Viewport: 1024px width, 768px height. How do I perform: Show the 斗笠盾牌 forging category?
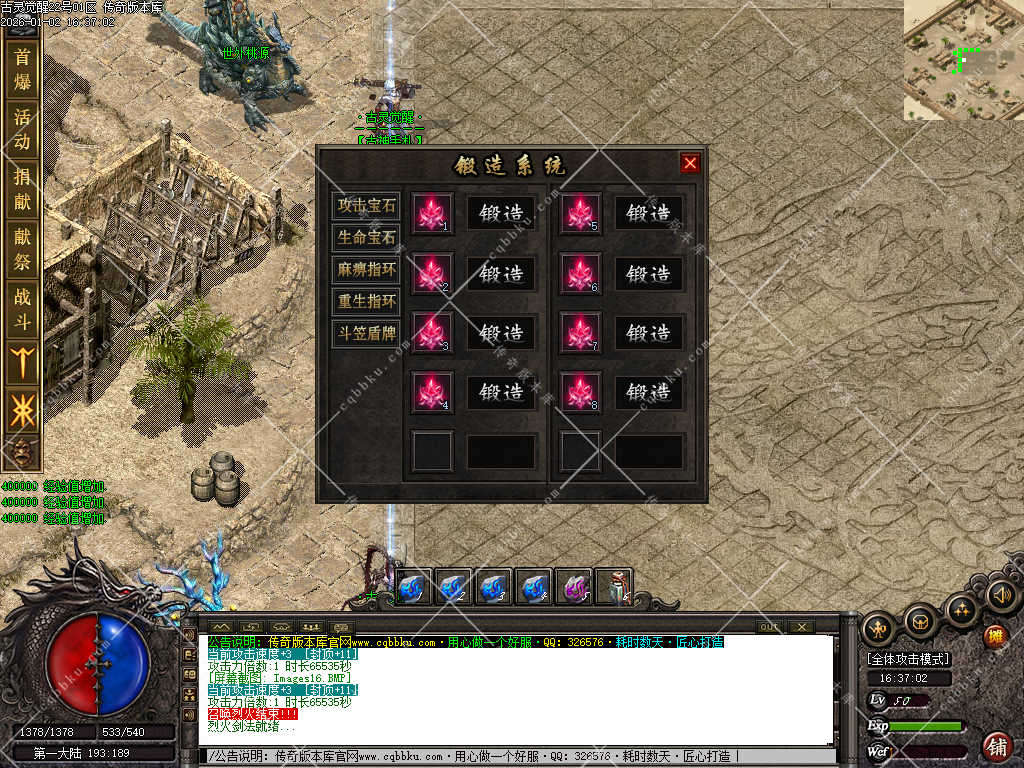366,333
